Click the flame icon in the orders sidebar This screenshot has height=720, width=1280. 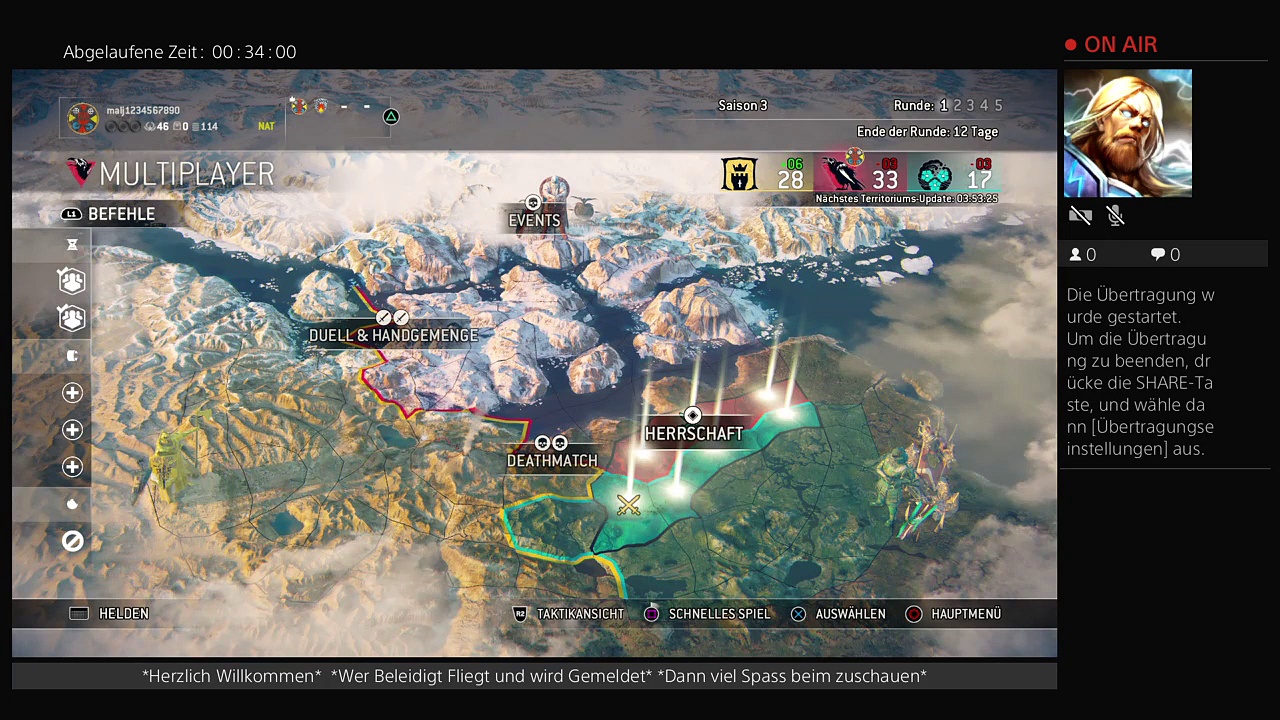click(x=72, y=504)
